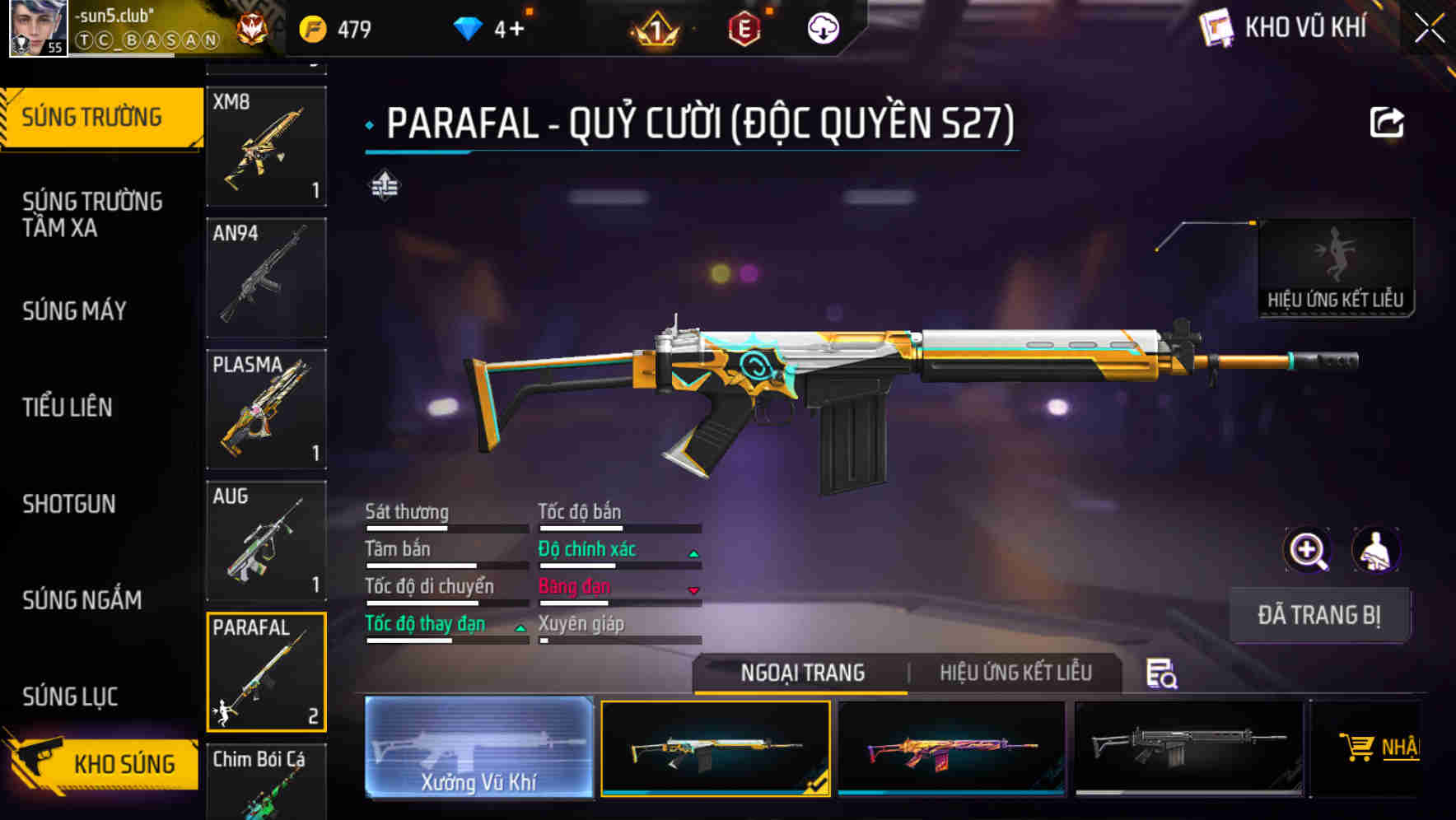Select SÚNG MÁY in the left category menu

74,311
